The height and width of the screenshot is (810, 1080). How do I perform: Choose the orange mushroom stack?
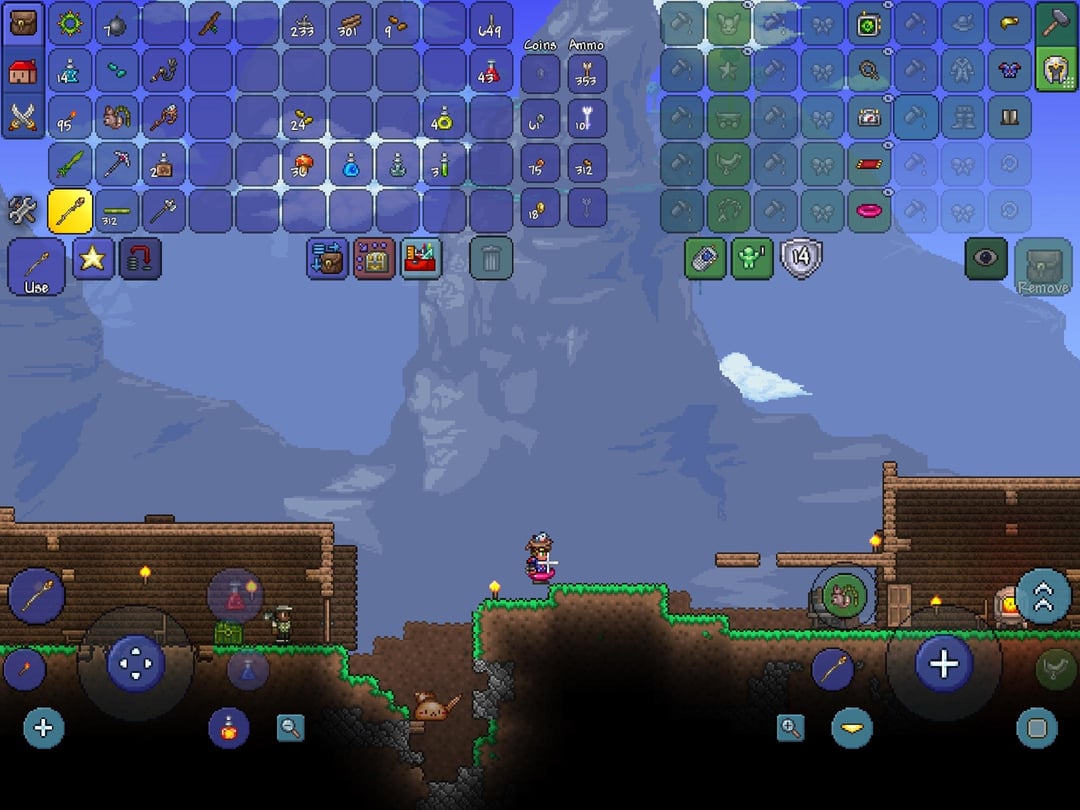(304, 164)
